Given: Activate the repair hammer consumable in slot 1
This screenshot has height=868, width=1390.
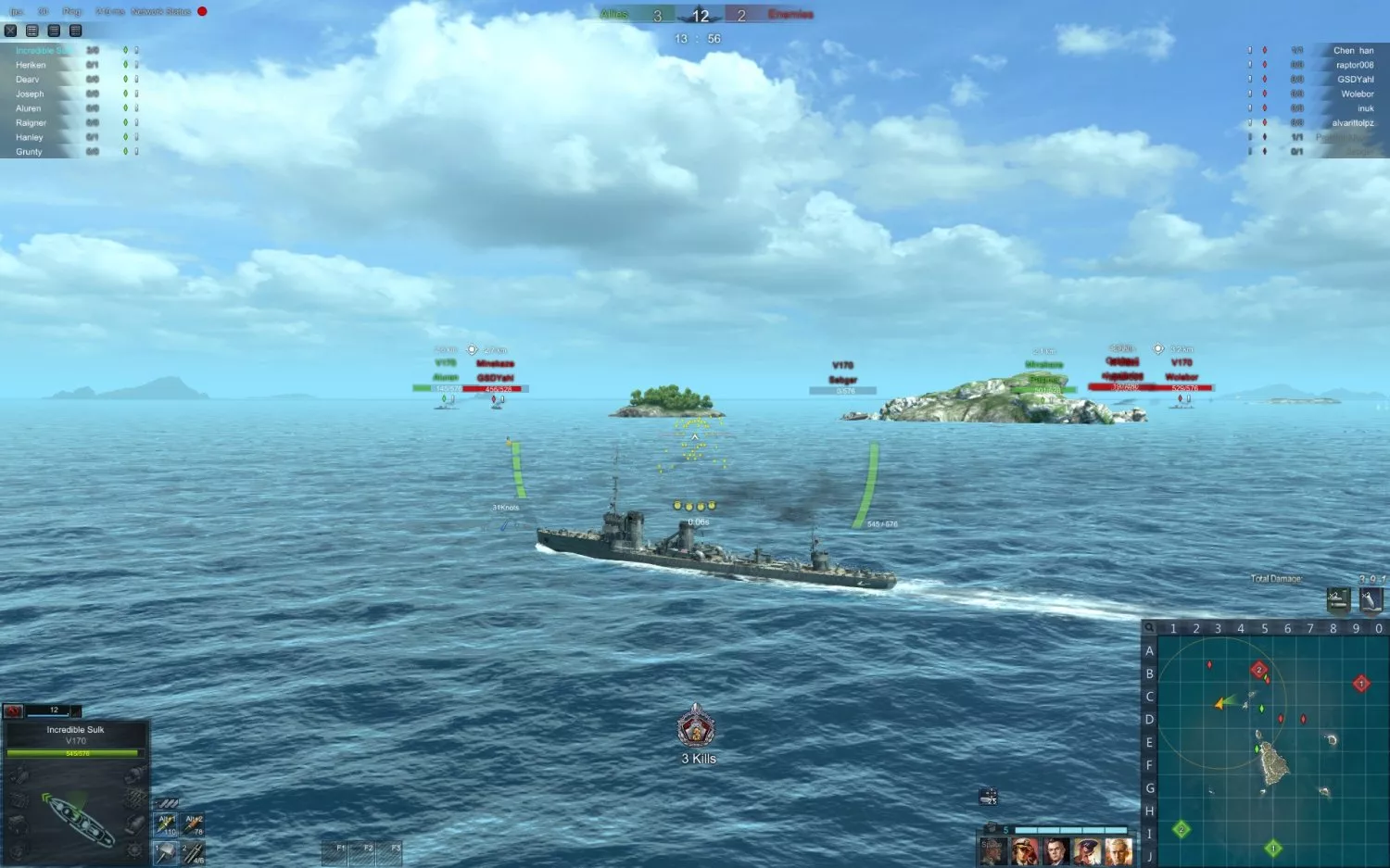Looking at the screenshot, I should click(166, 853).
